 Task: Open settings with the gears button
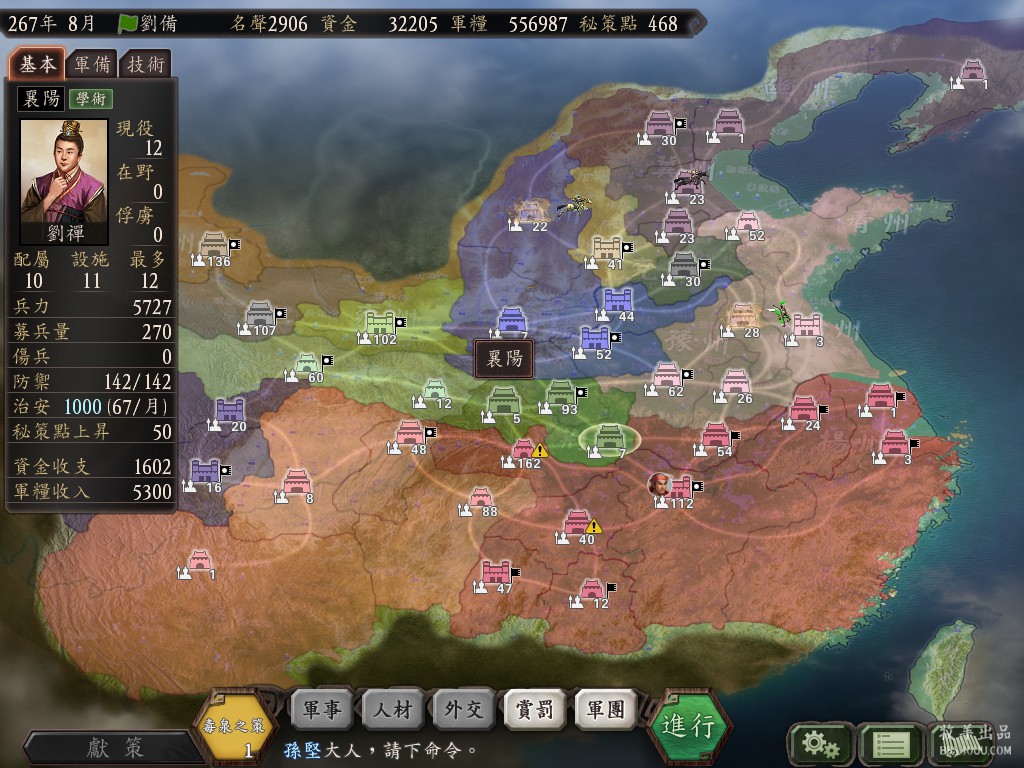coord(820,743)
